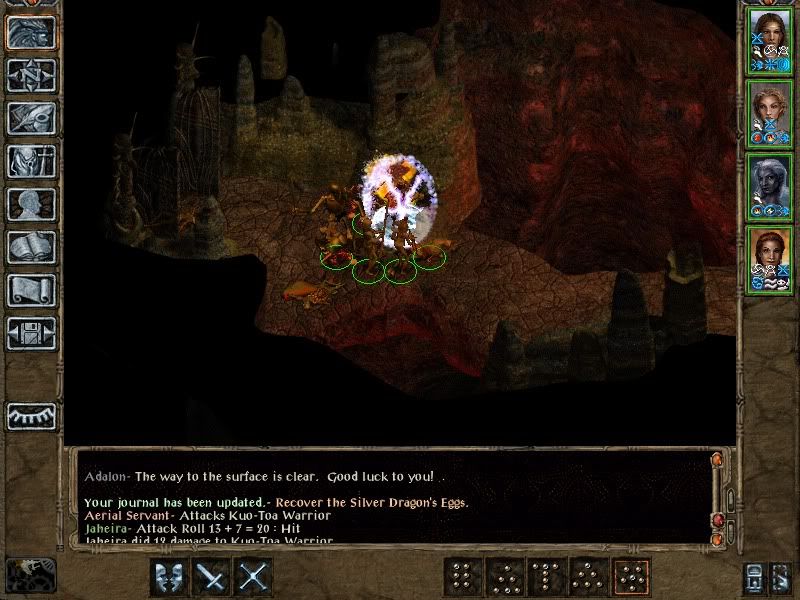The height and width of the screenshot is (600, 800).
Task: Open the journal with quill icon
Action: (x=31, y=117)
